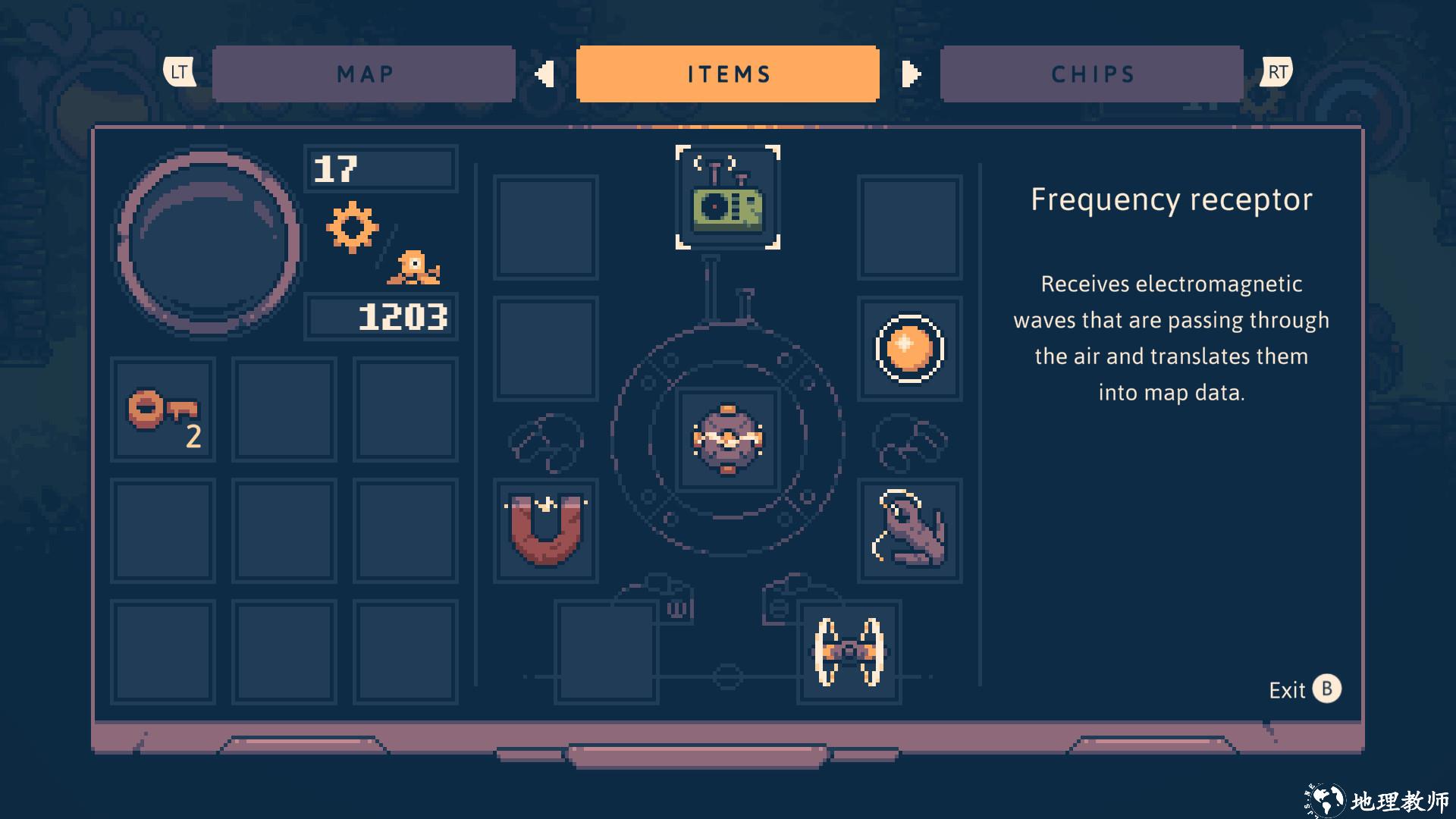Click the right arrow beside ITEMS

(x=911, y=74)
